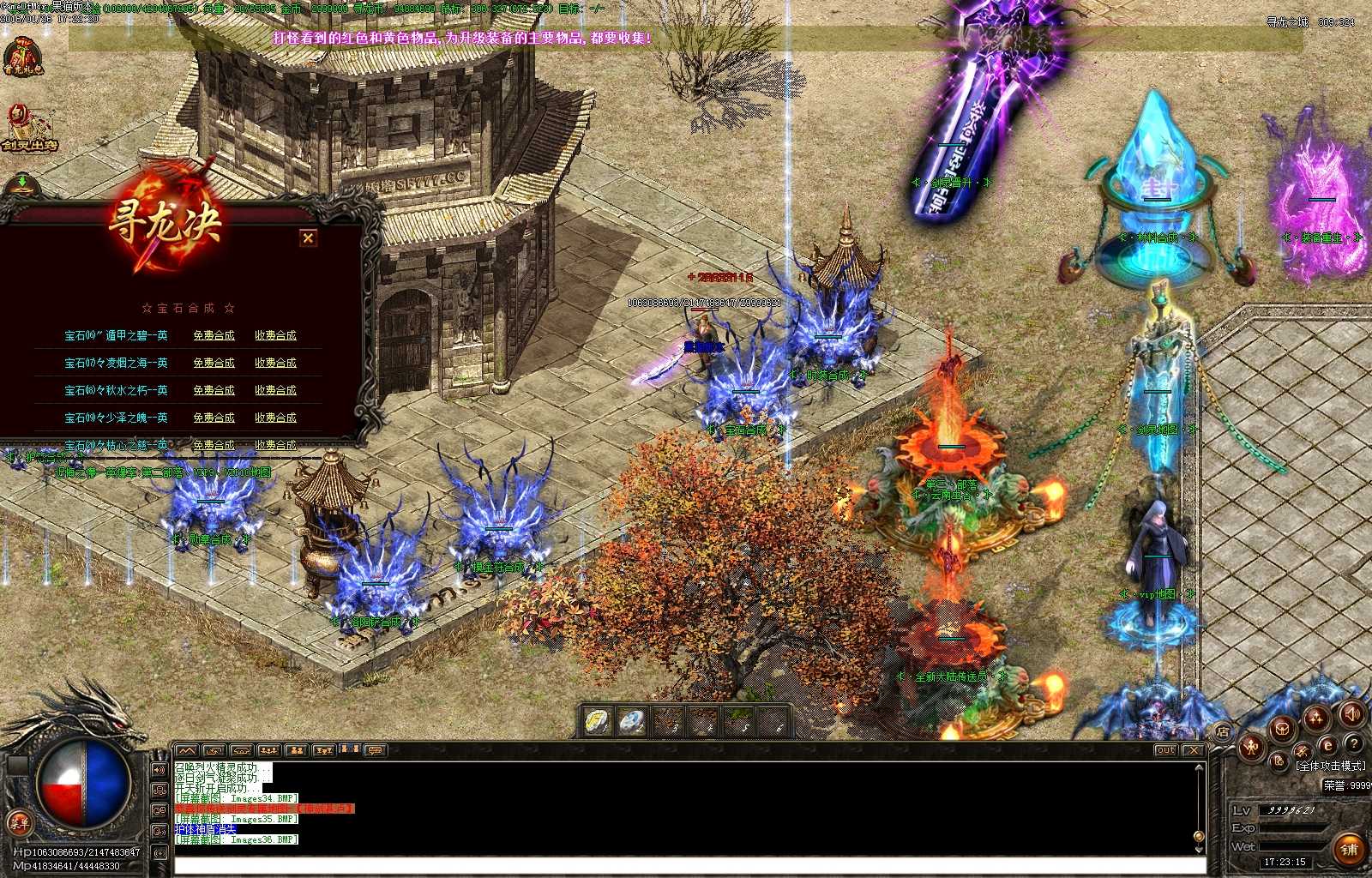Click the Exp progress bar at bottom right
The image size is (1372, 878).
tap(1293, 828)
